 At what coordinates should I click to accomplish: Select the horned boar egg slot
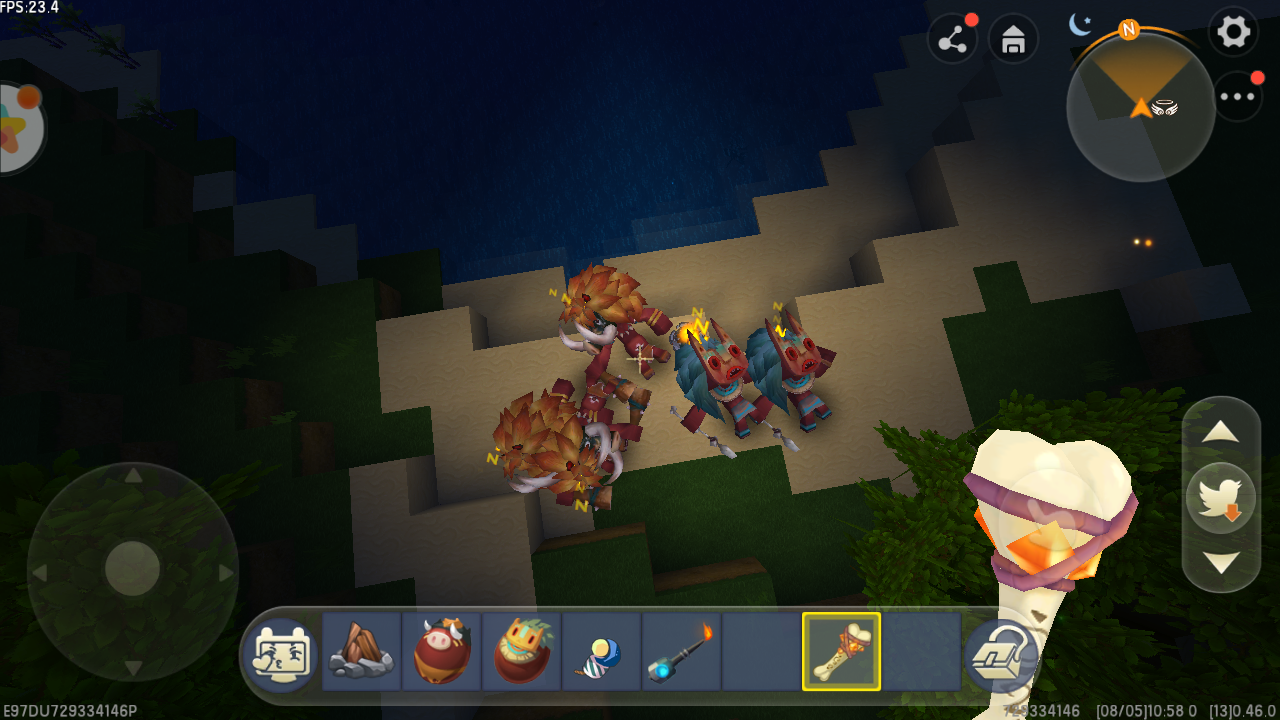point(441,651)
